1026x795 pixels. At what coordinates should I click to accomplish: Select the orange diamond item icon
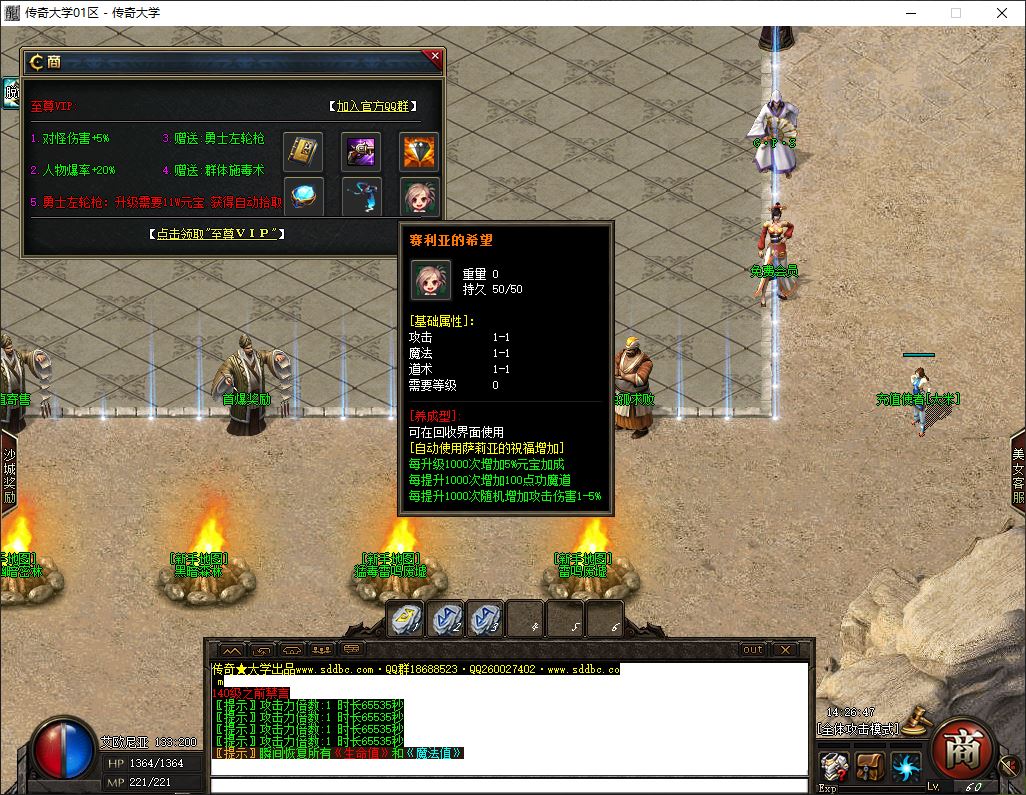pyautogui.click(x=419, y=151)
